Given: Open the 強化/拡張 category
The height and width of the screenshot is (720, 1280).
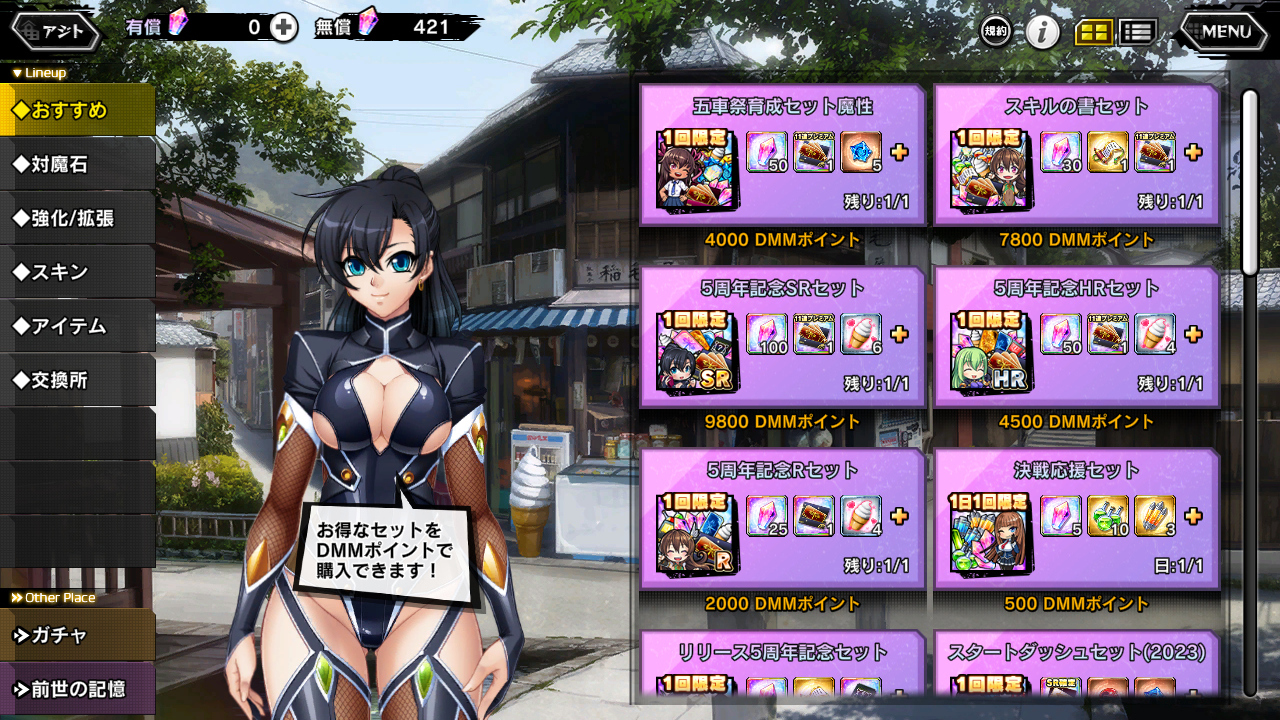Looking at the screenshot, I should click(77, 218).
